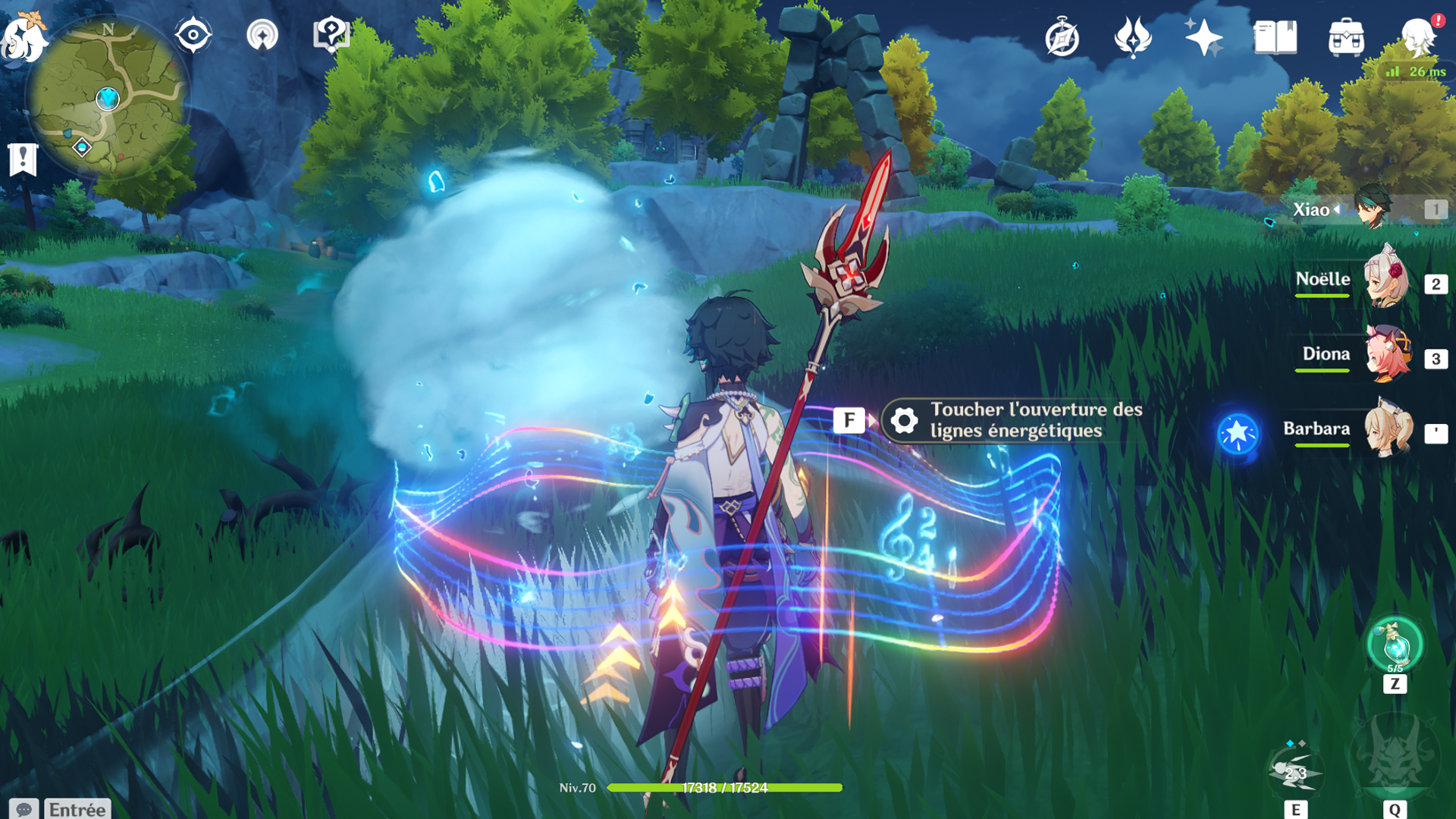Open the inventory backpack

pyautogui.click(x=1346, y=38)
